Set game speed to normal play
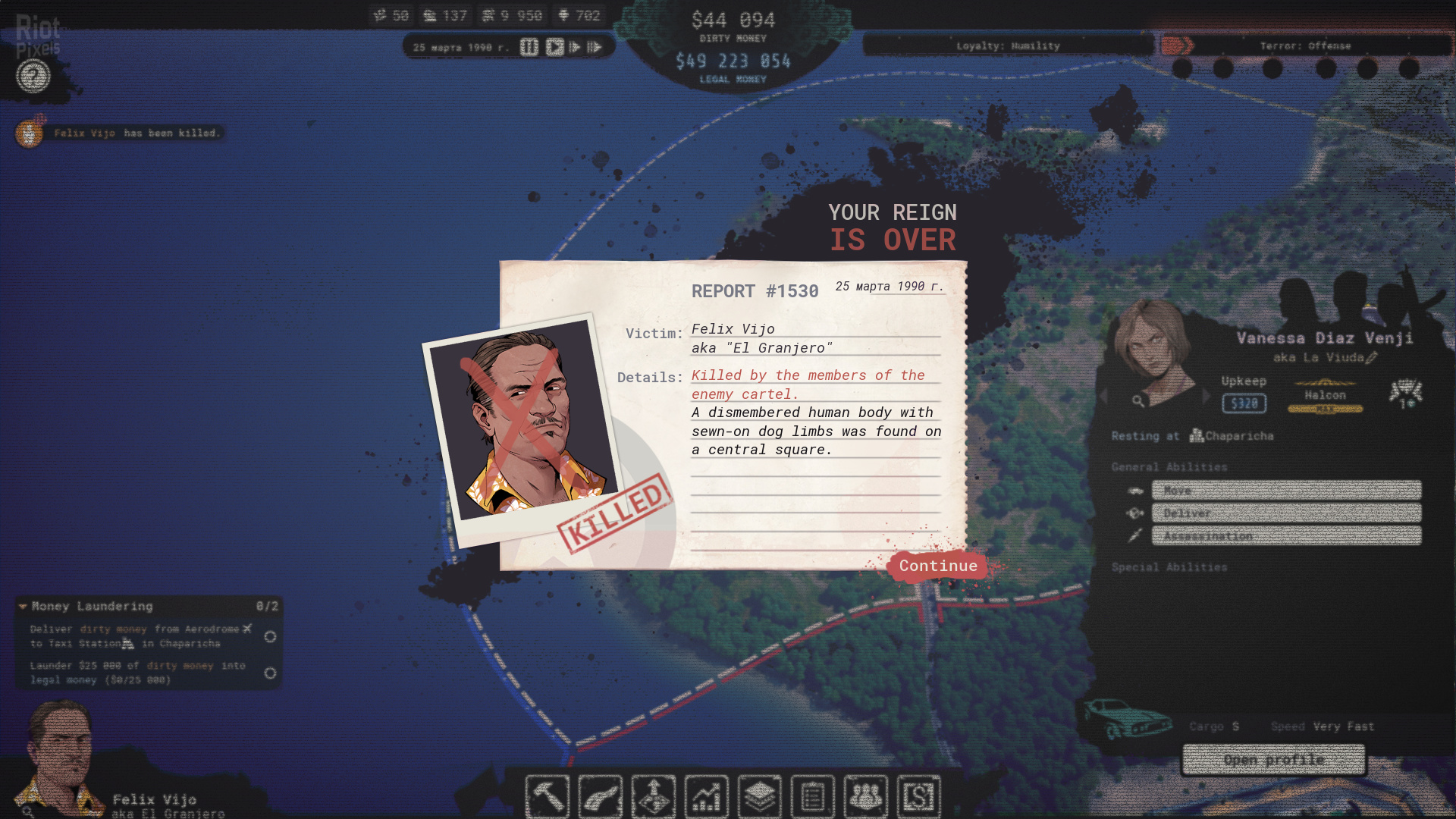The image size is (1456, 819). click(555, 47)
